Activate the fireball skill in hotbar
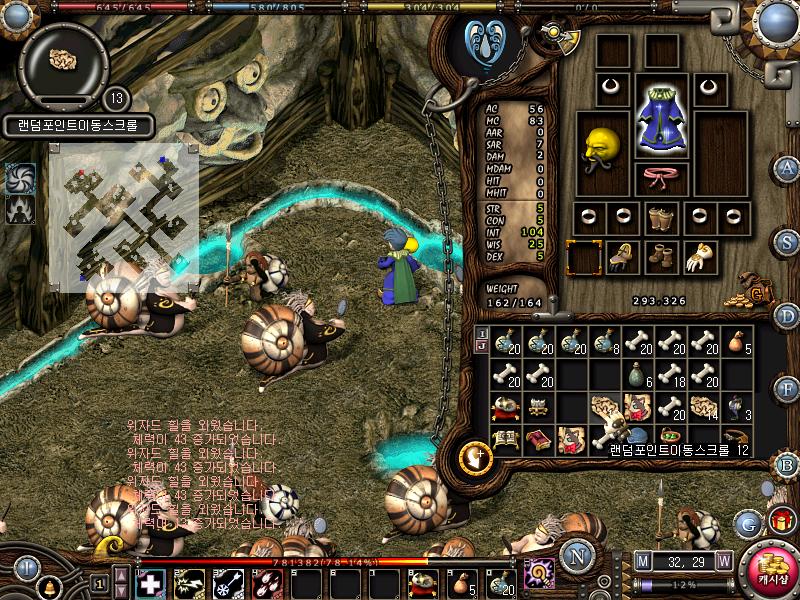Image resolution: width=800 pixels, height=600 pixels. click(264, 583)
